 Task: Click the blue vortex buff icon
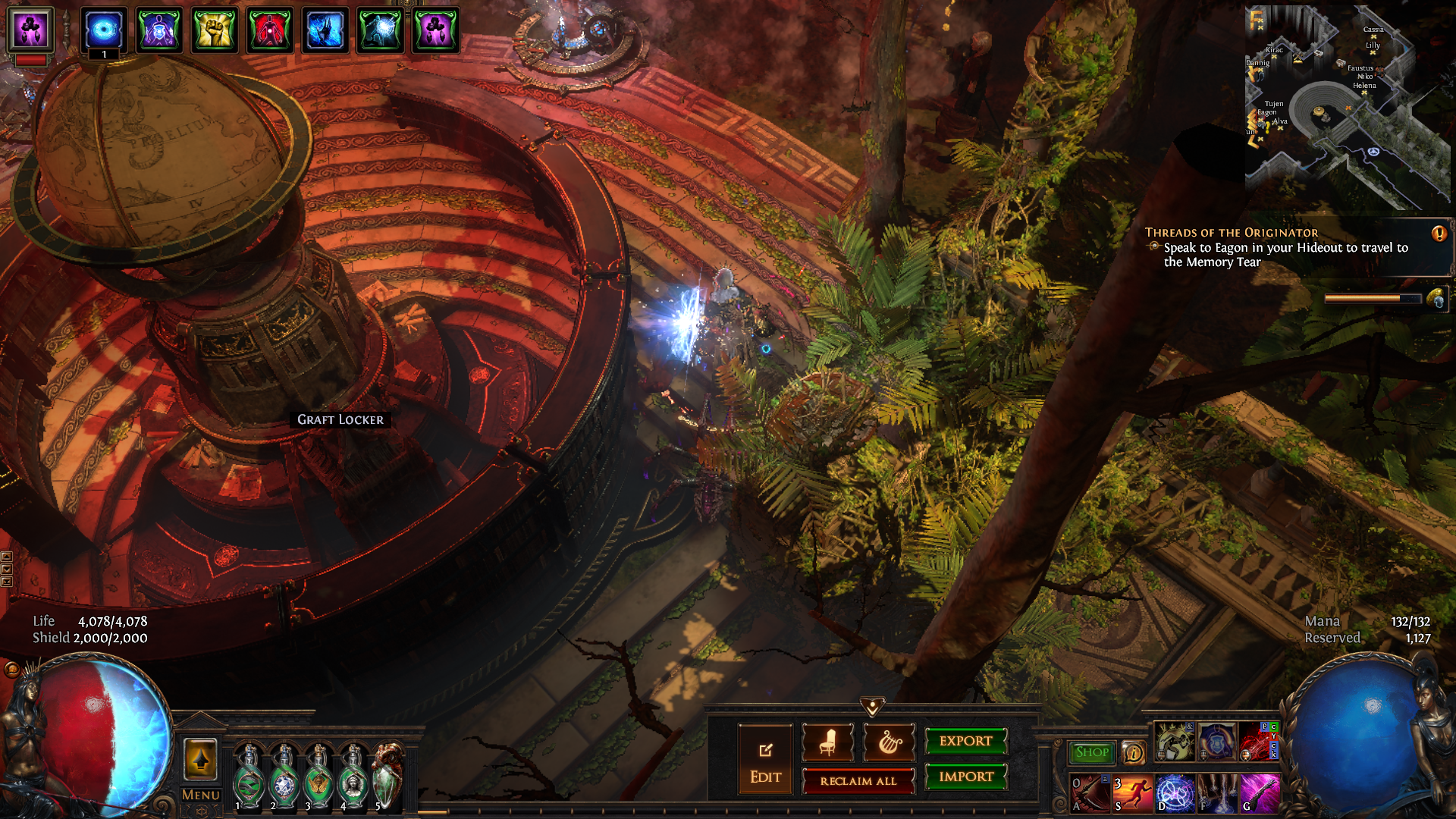[x=104, y=30]
